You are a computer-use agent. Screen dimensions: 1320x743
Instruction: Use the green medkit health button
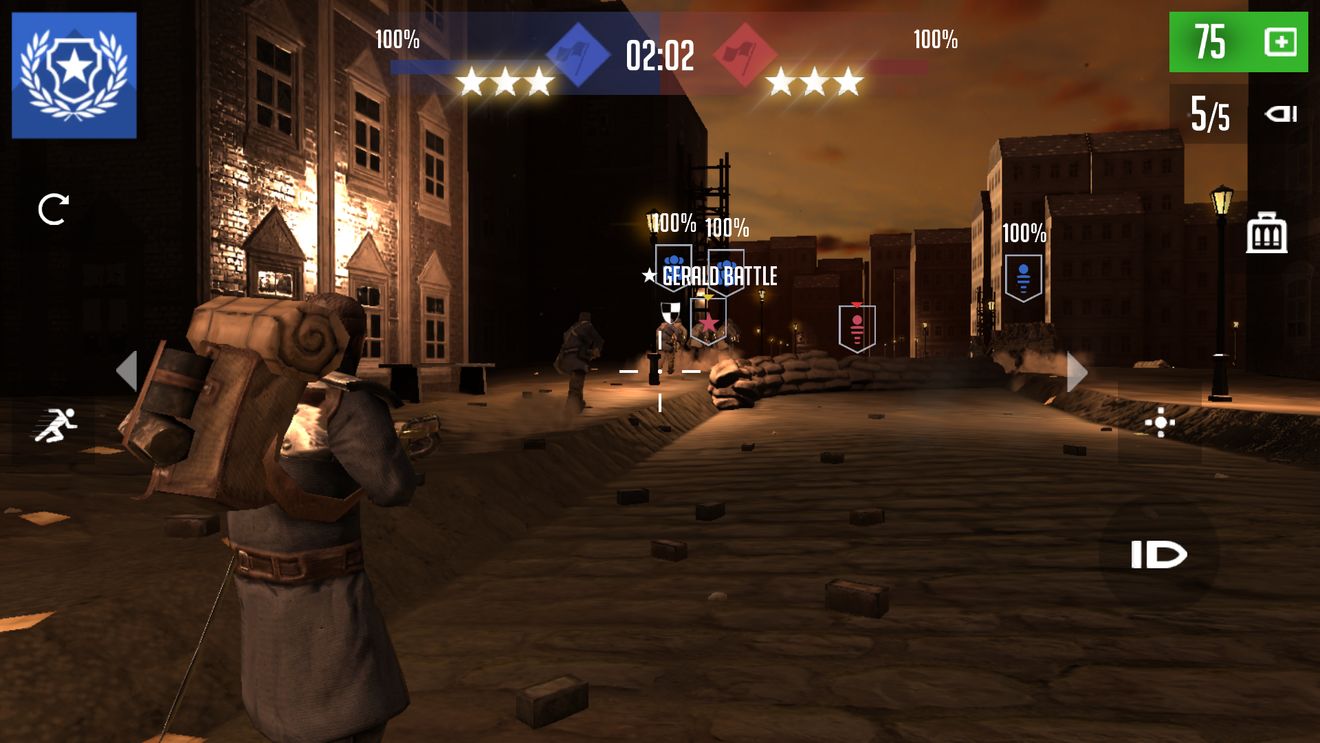[1238, 42]
